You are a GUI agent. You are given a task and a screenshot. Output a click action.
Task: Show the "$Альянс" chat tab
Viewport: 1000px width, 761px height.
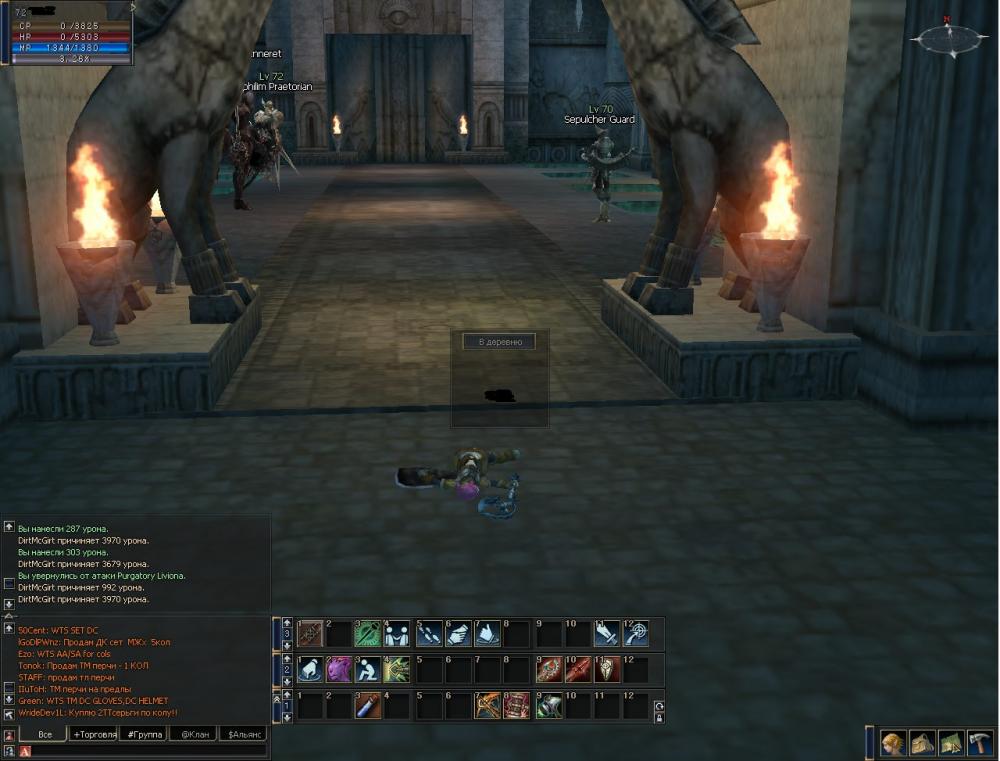(x=243, y=734)
